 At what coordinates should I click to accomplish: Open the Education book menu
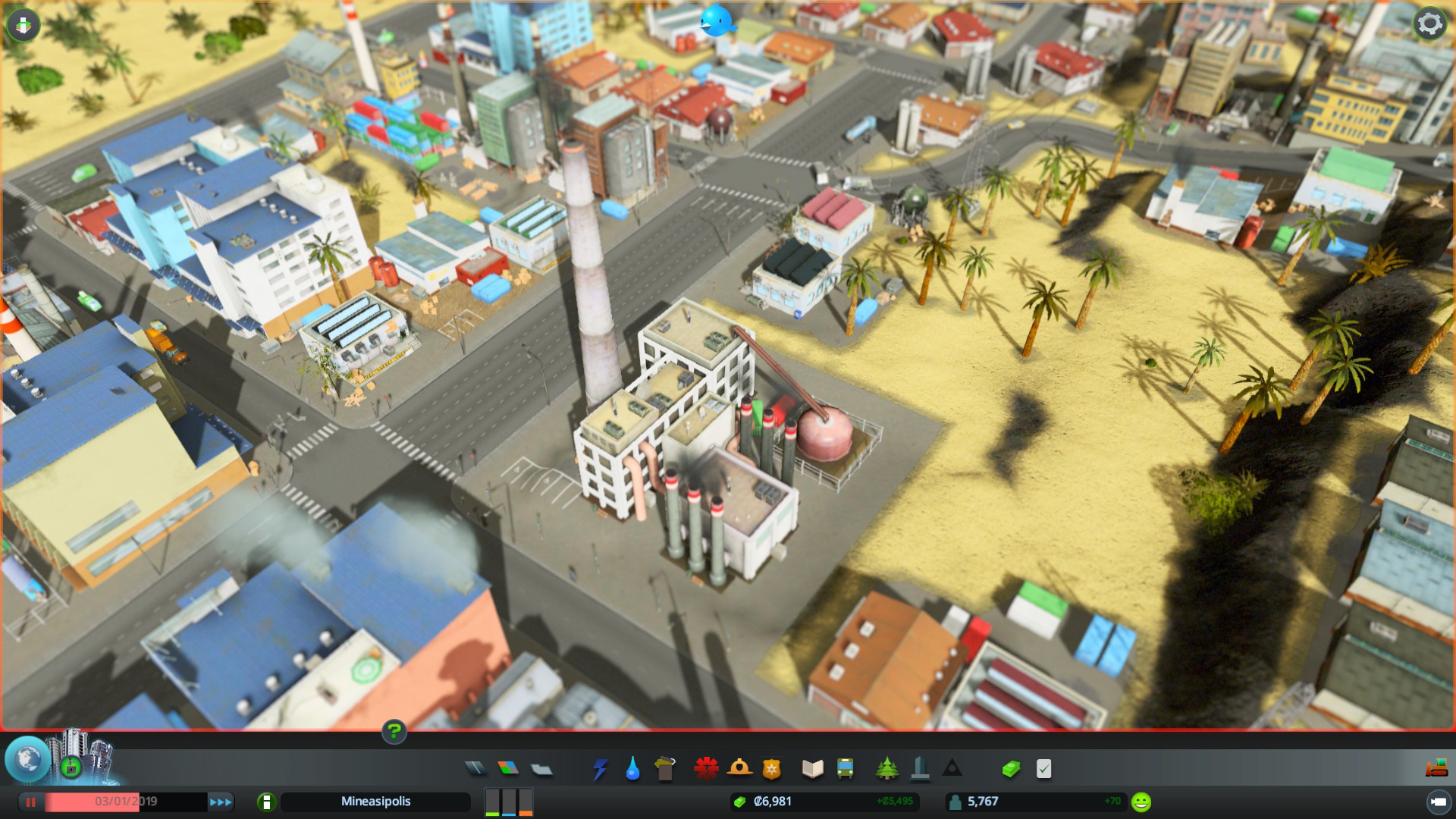click(812, 769)
